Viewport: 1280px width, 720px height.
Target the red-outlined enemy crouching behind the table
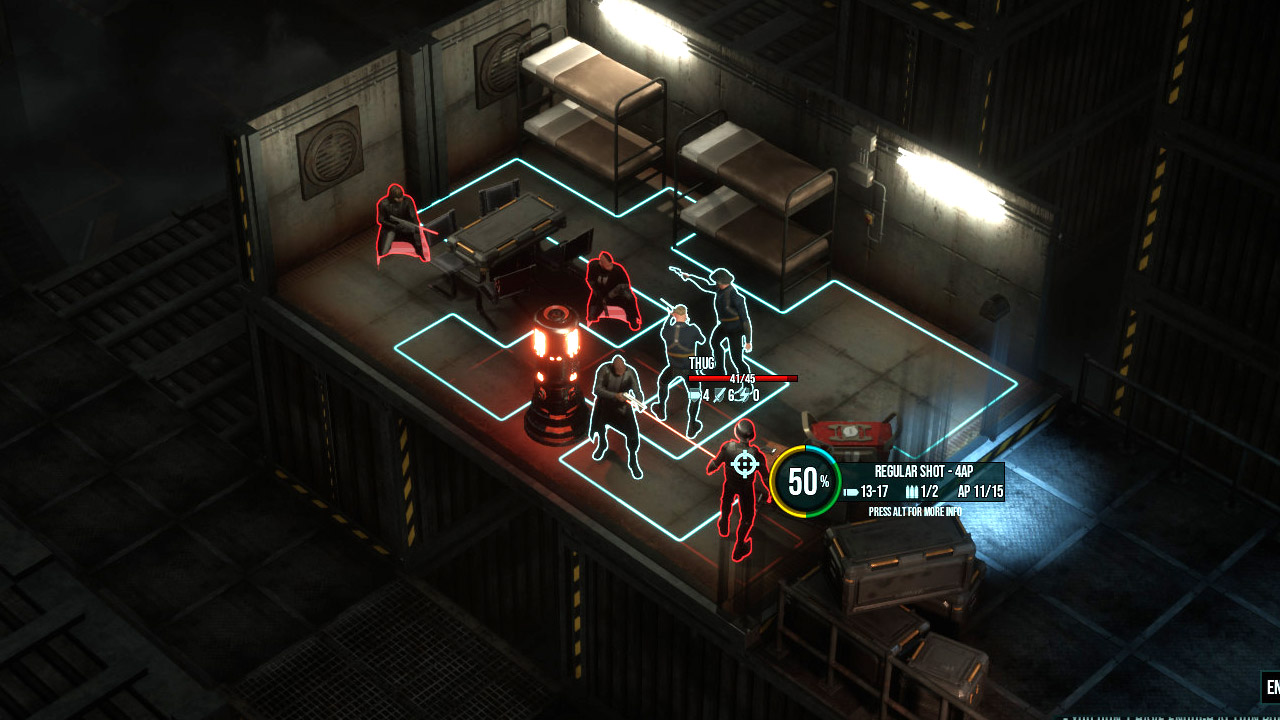click(x=400, y=225)
